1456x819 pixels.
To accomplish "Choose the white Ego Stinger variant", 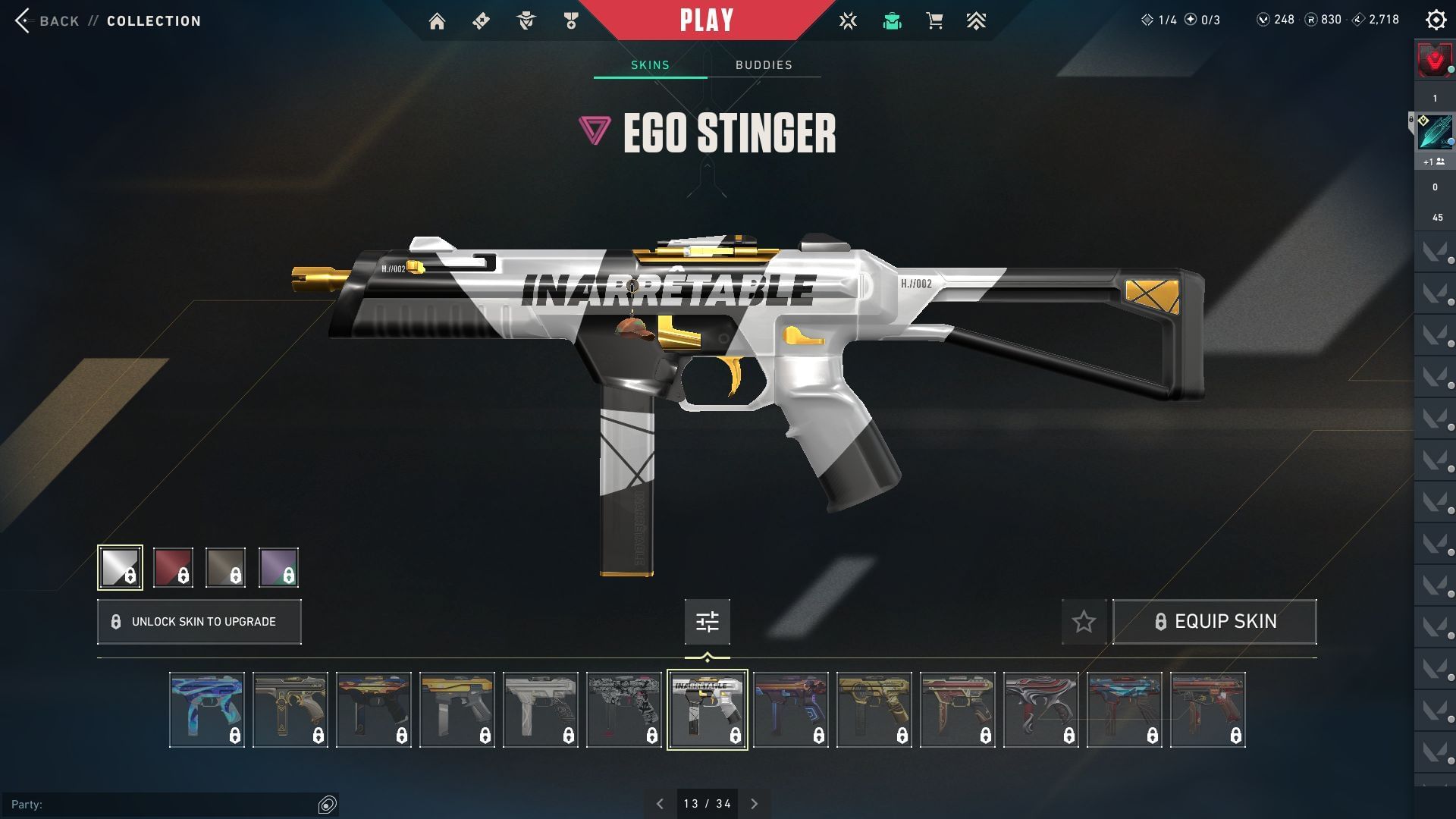I will 120,567.
